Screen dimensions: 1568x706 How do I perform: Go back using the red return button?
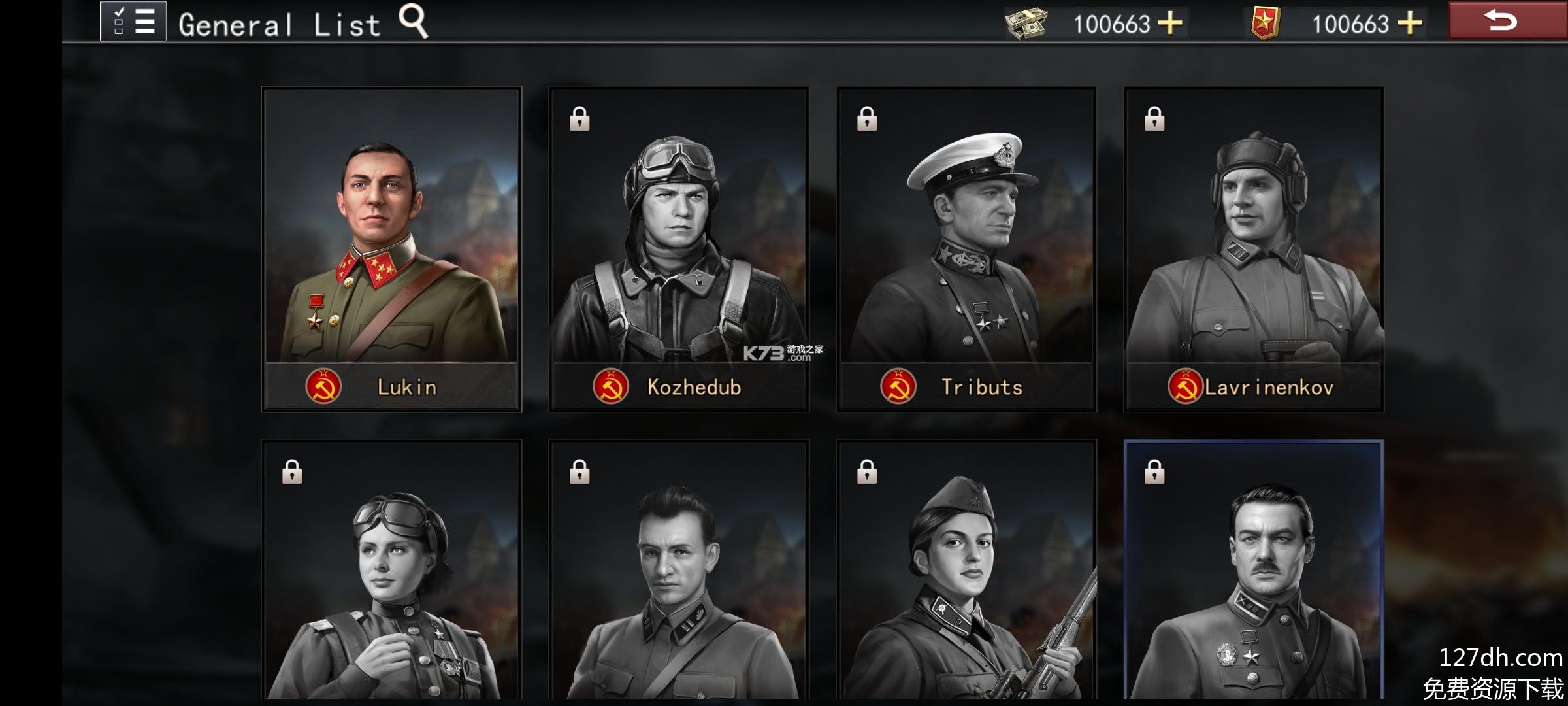(x=1501, y=21)
